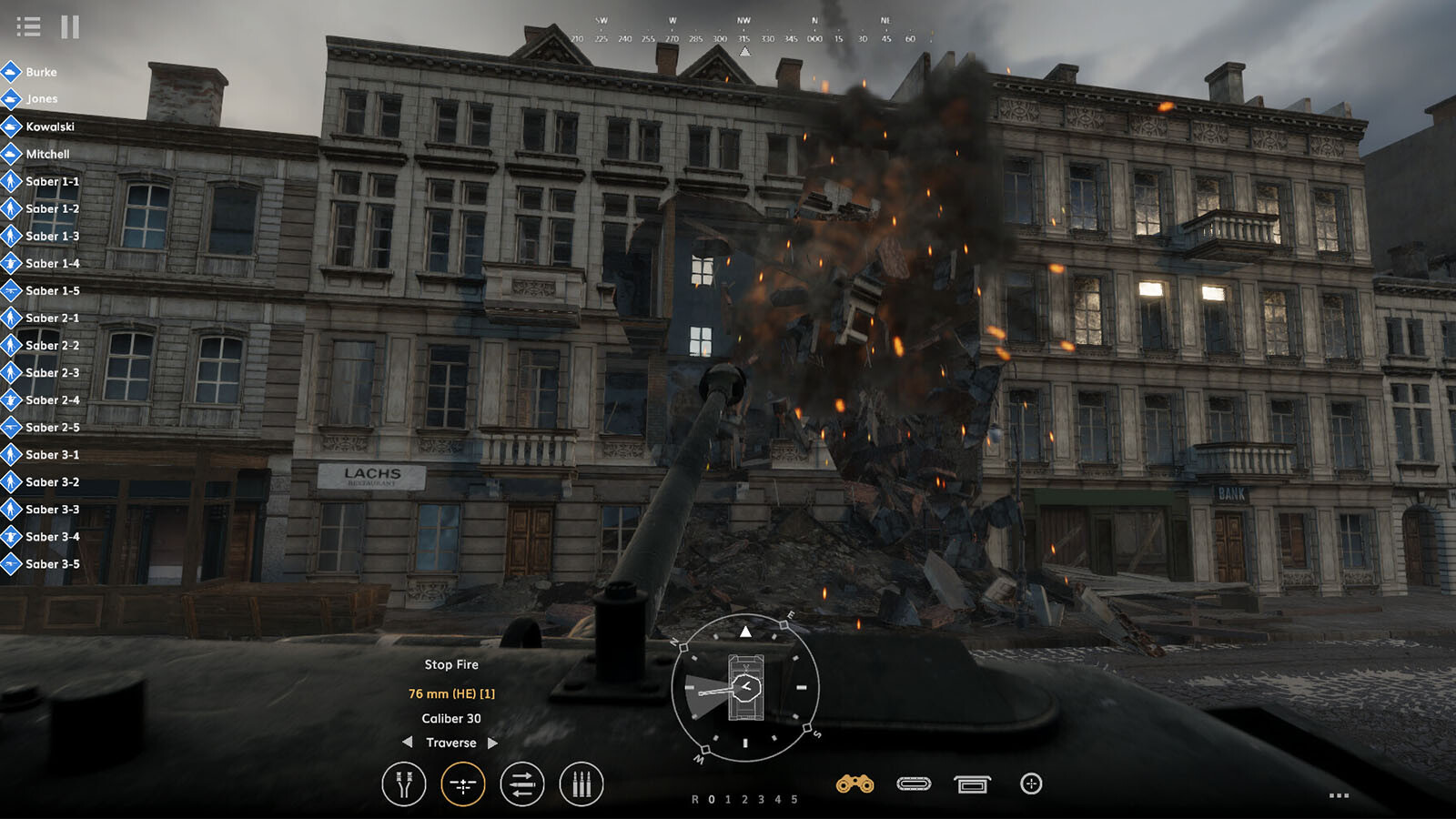Pick the Saber 2-3 unit entry

click(x=51, y=372)
